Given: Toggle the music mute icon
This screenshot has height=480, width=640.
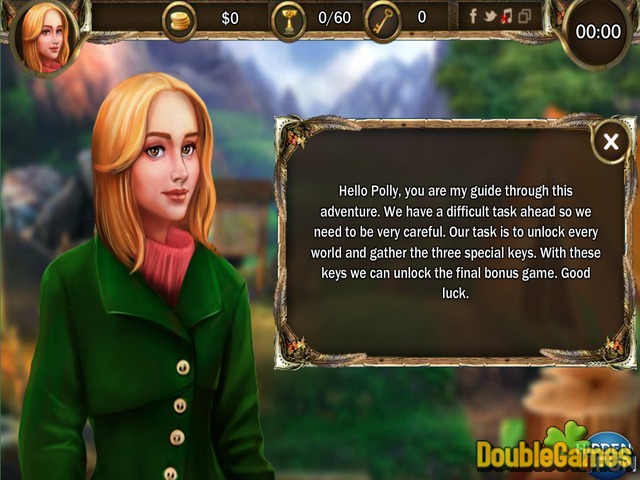Looking at the screenshot, I should [x=507, y=16].
